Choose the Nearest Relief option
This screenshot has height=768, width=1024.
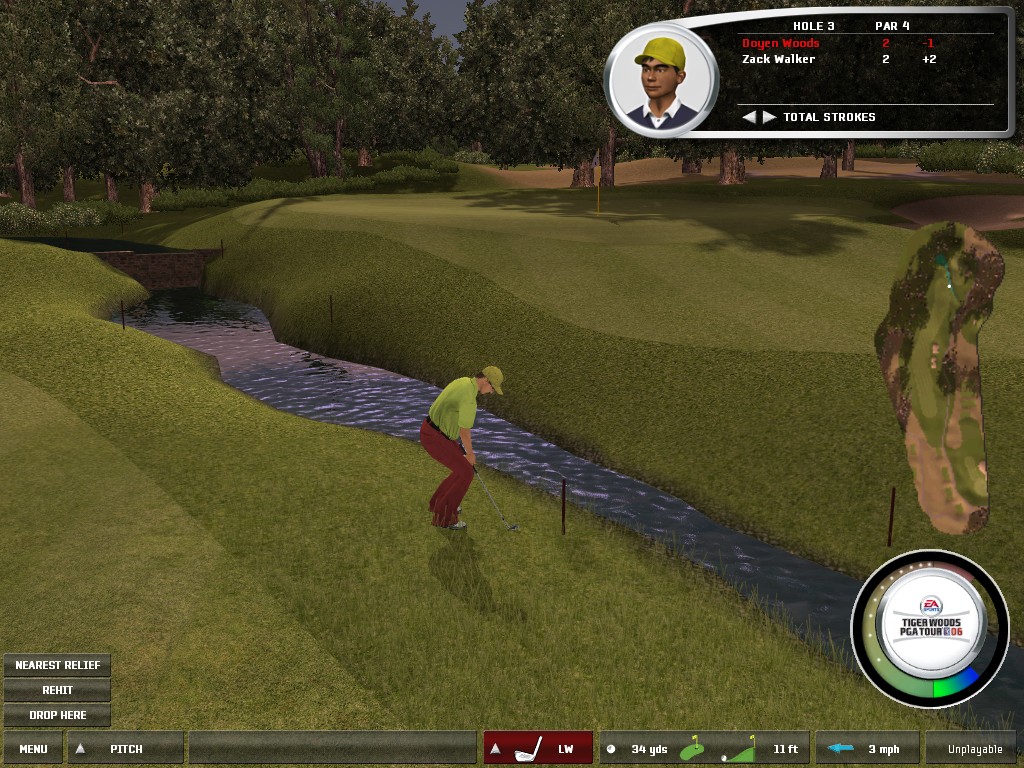pyautogui.click(x=57, y=665)
